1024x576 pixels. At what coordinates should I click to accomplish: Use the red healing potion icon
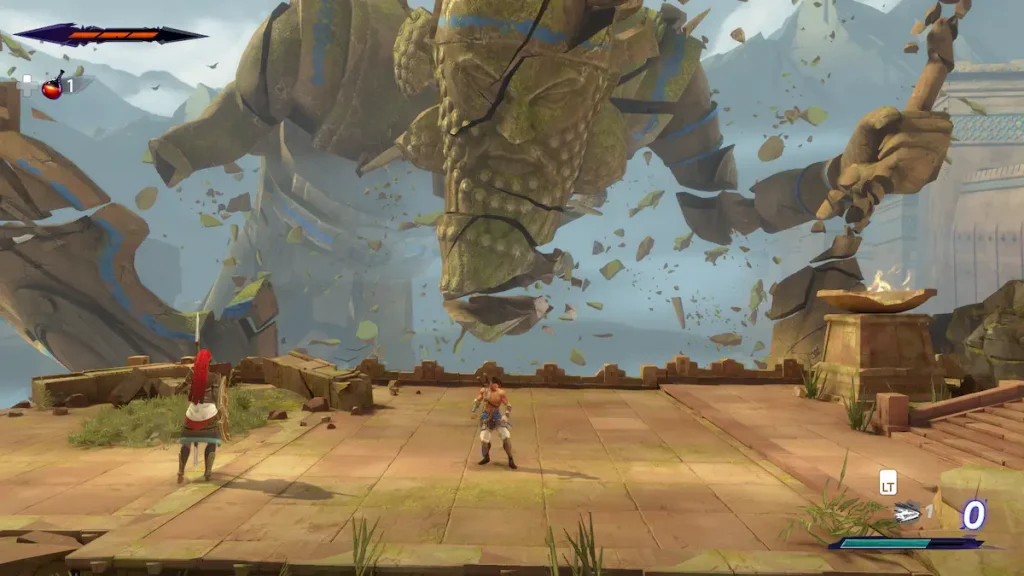point(52,87)
